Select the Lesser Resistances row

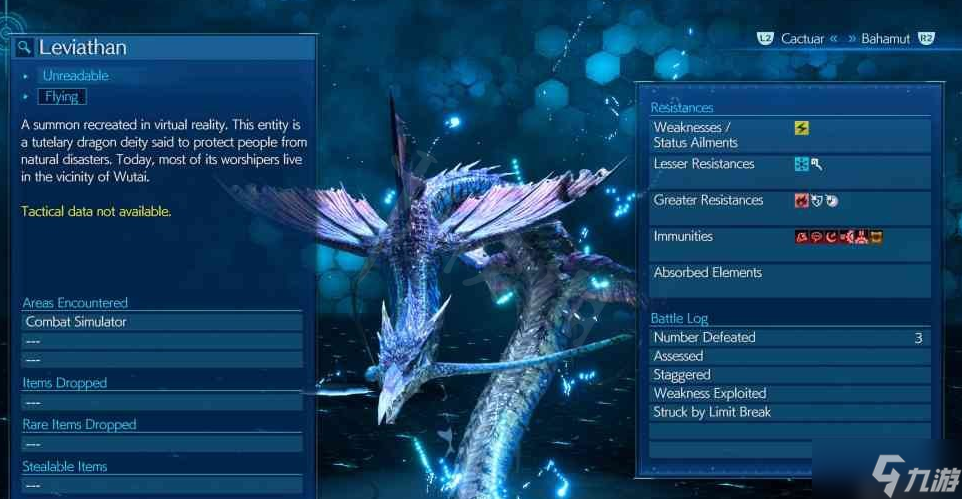pos(789,164)
